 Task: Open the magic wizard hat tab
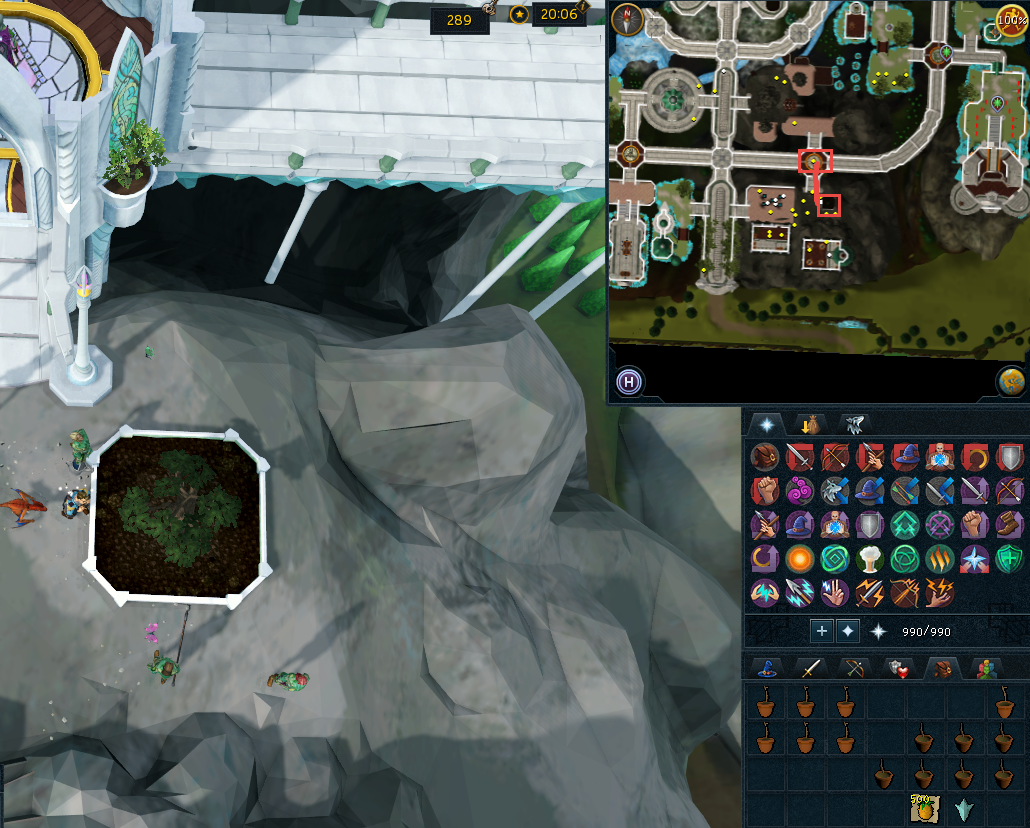point(768,669)
